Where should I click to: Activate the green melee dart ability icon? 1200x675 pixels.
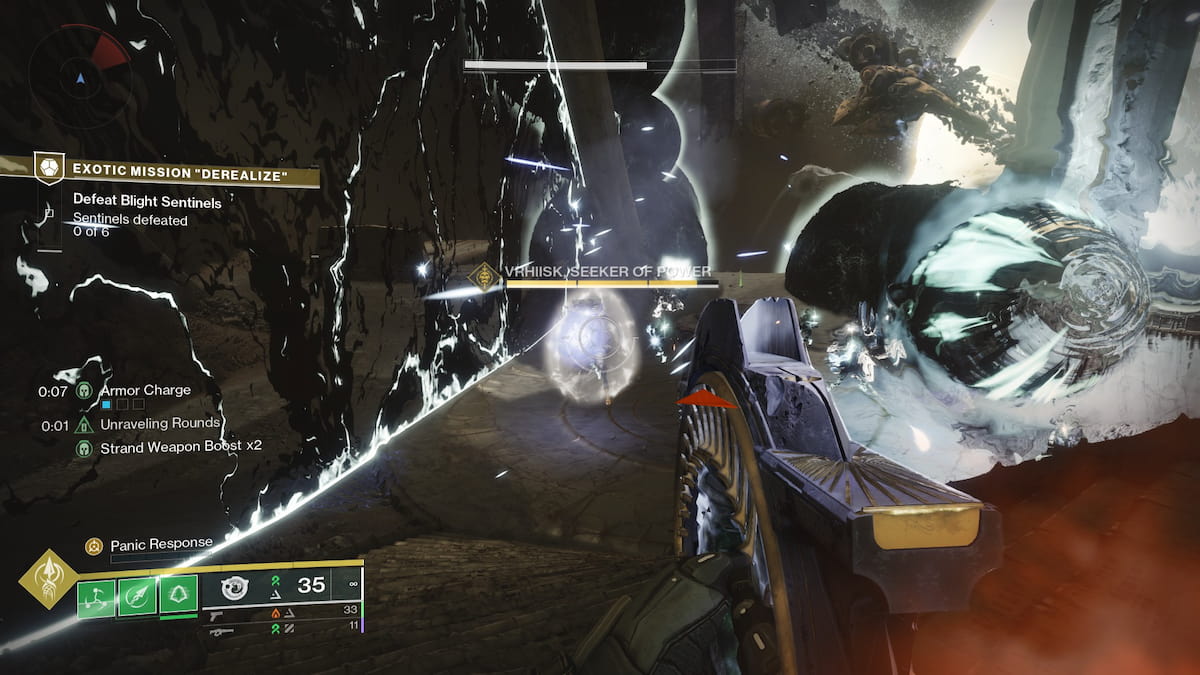[x=137, y=597]
